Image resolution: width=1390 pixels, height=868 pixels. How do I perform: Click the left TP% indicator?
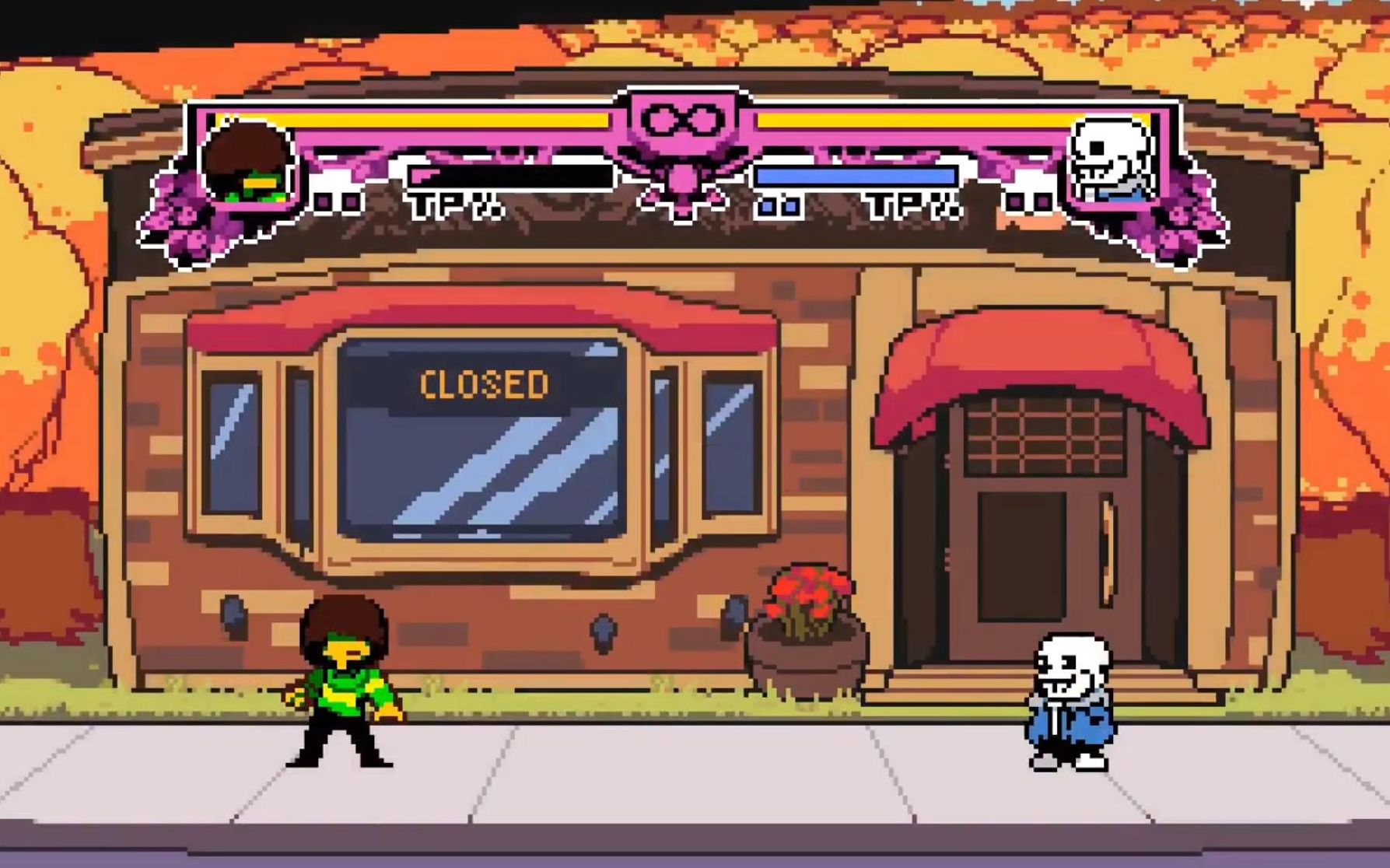click(453, 206)
